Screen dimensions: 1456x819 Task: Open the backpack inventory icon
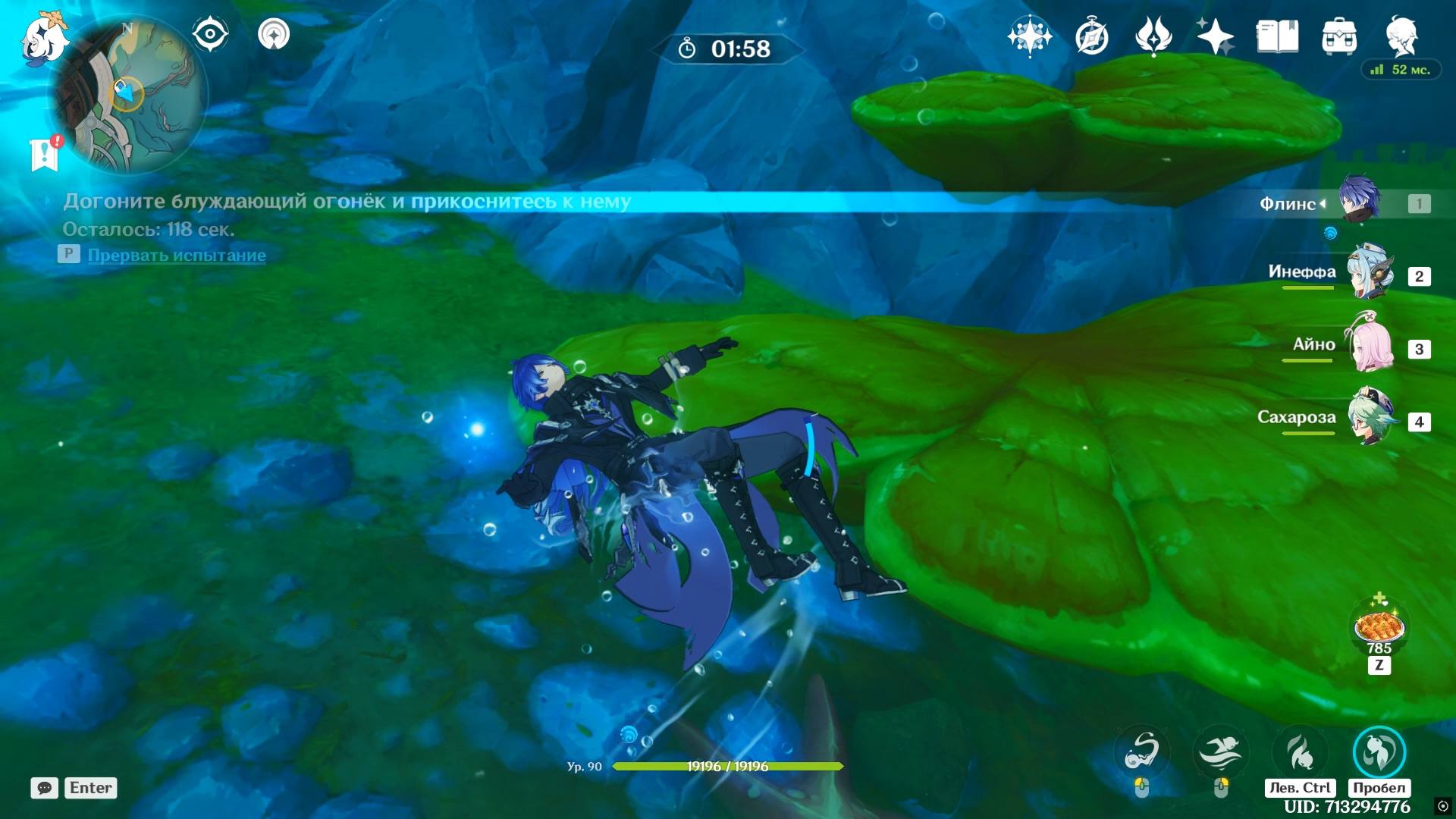pos(1339,36)
